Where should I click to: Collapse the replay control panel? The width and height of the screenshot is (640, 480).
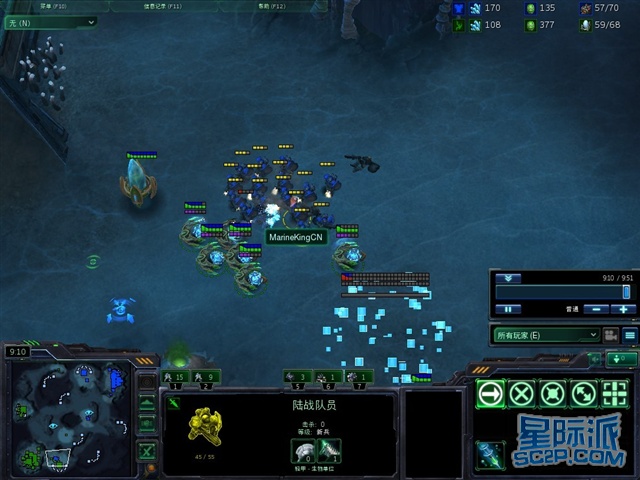coord(510,278)
